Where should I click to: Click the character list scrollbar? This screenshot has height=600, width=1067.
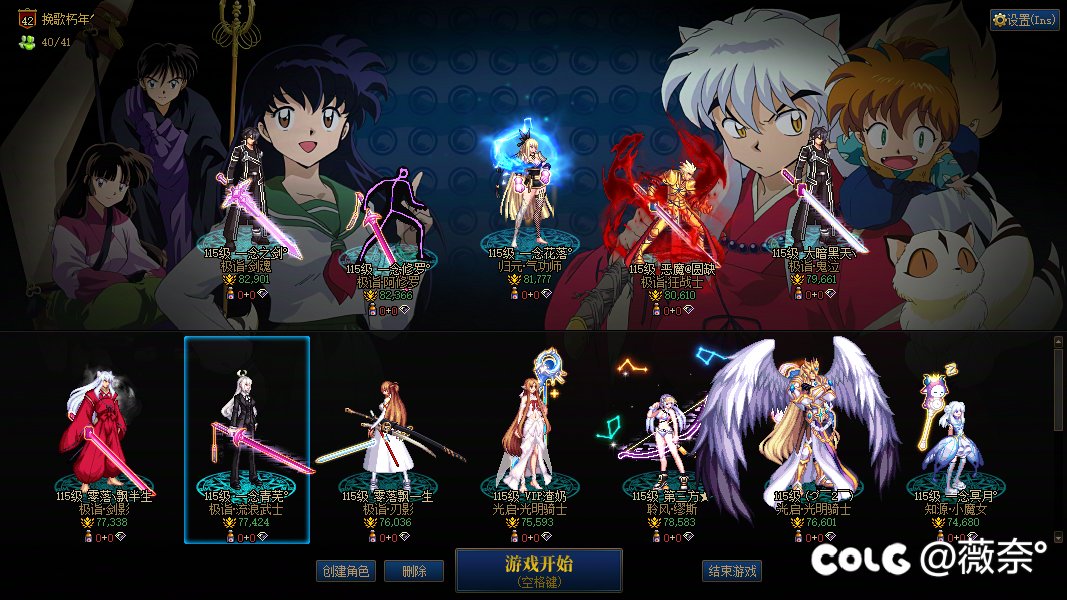(x=1058, y=390)
